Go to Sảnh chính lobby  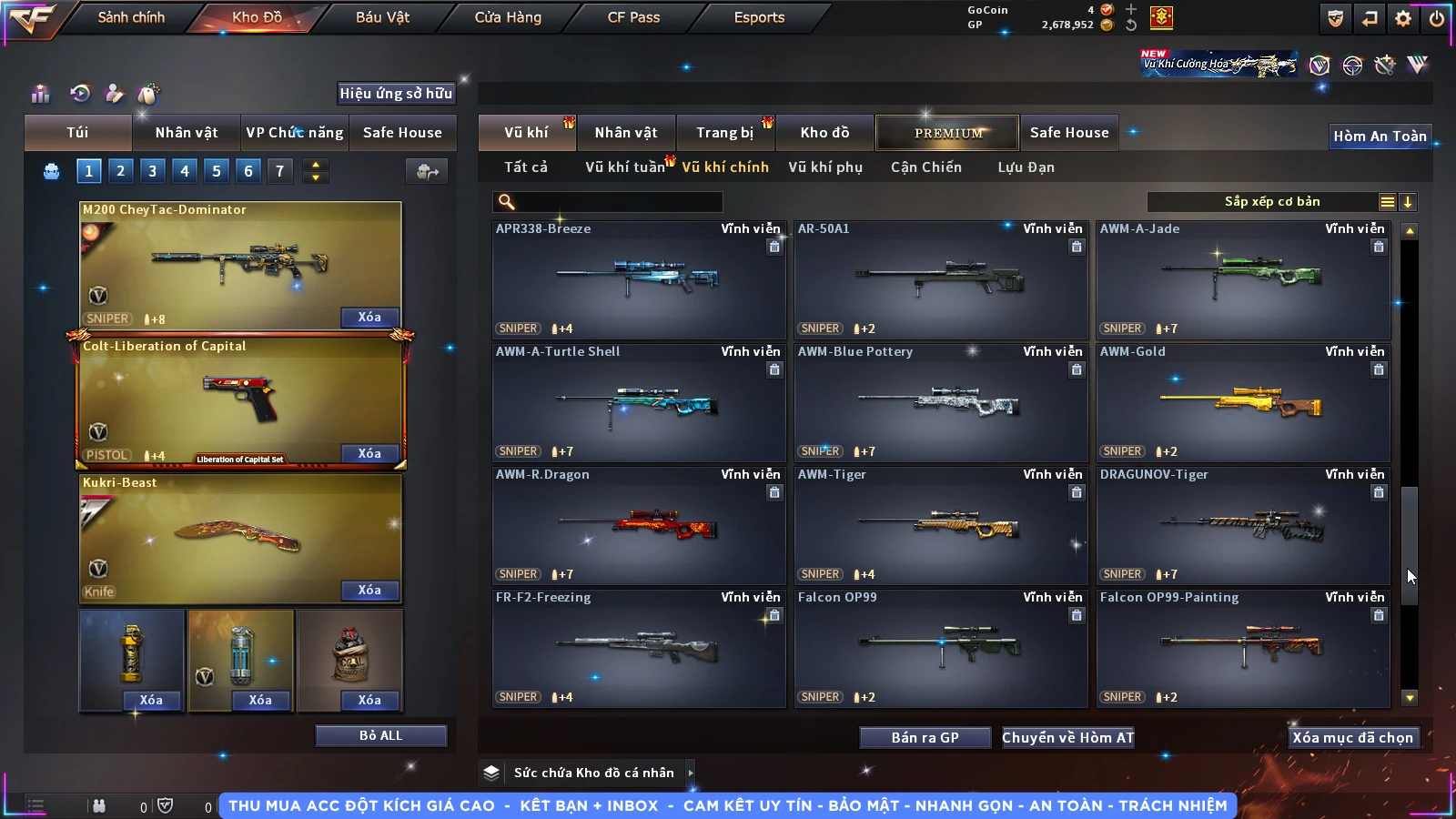[131, 17]
